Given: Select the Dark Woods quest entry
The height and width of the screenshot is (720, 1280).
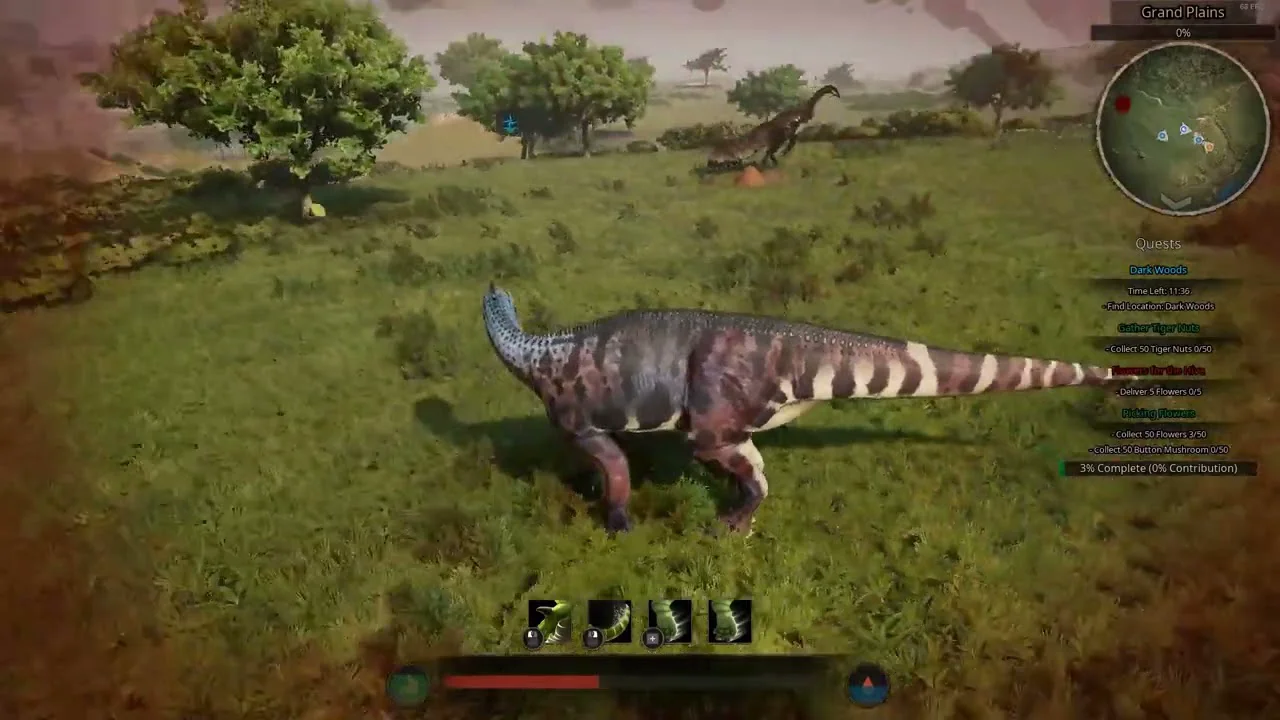Looking at the screenshot, I should [x=1158, y=270].
